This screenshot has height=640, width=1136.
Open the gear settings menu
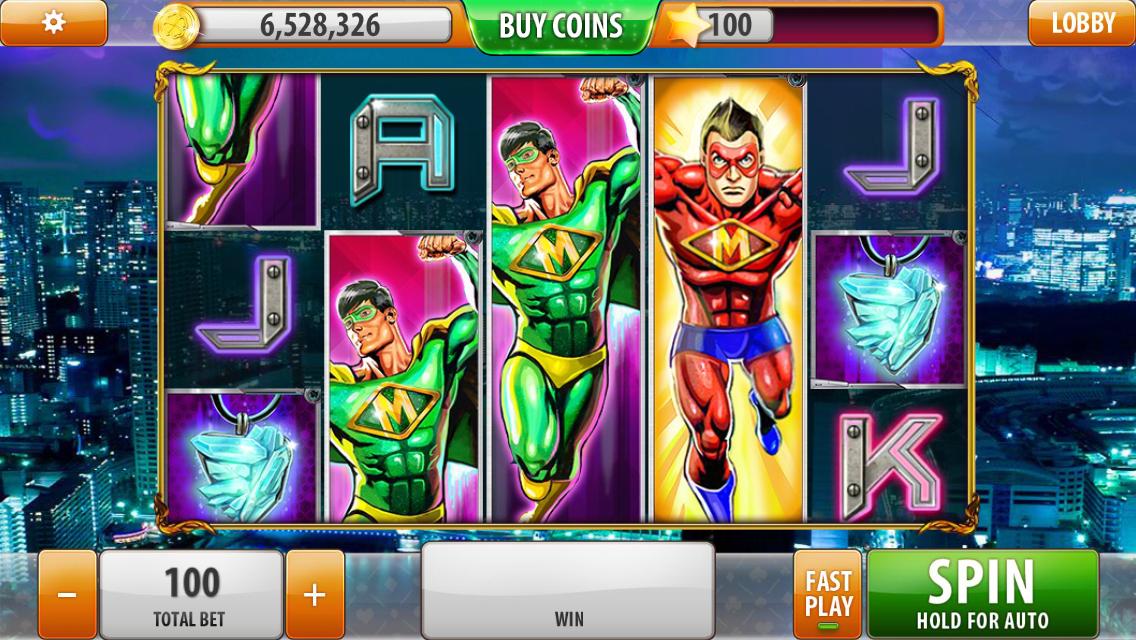click(x=53, y=23)
